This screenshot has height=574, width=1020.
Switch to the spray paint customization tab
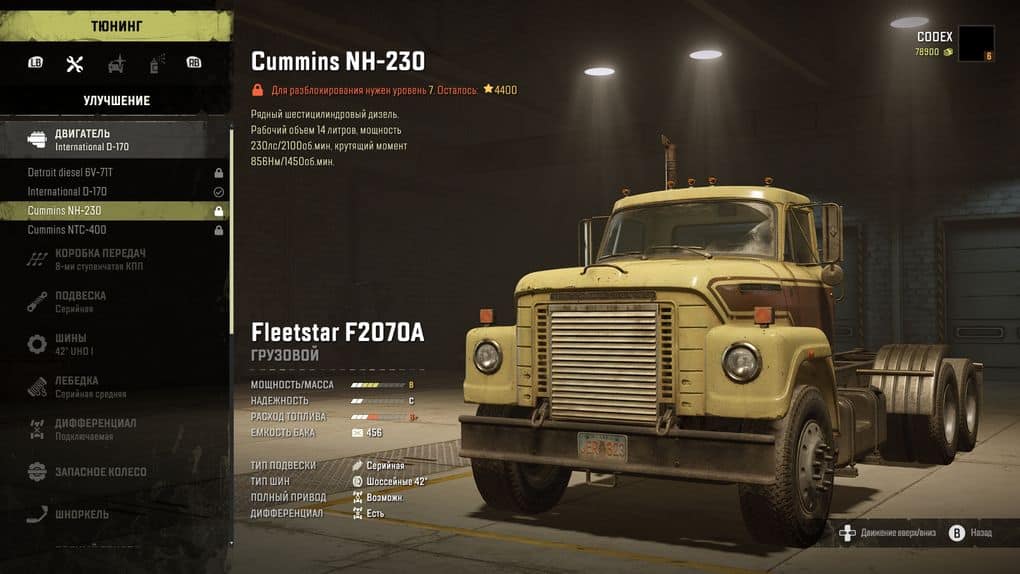(x=156, y=64)
